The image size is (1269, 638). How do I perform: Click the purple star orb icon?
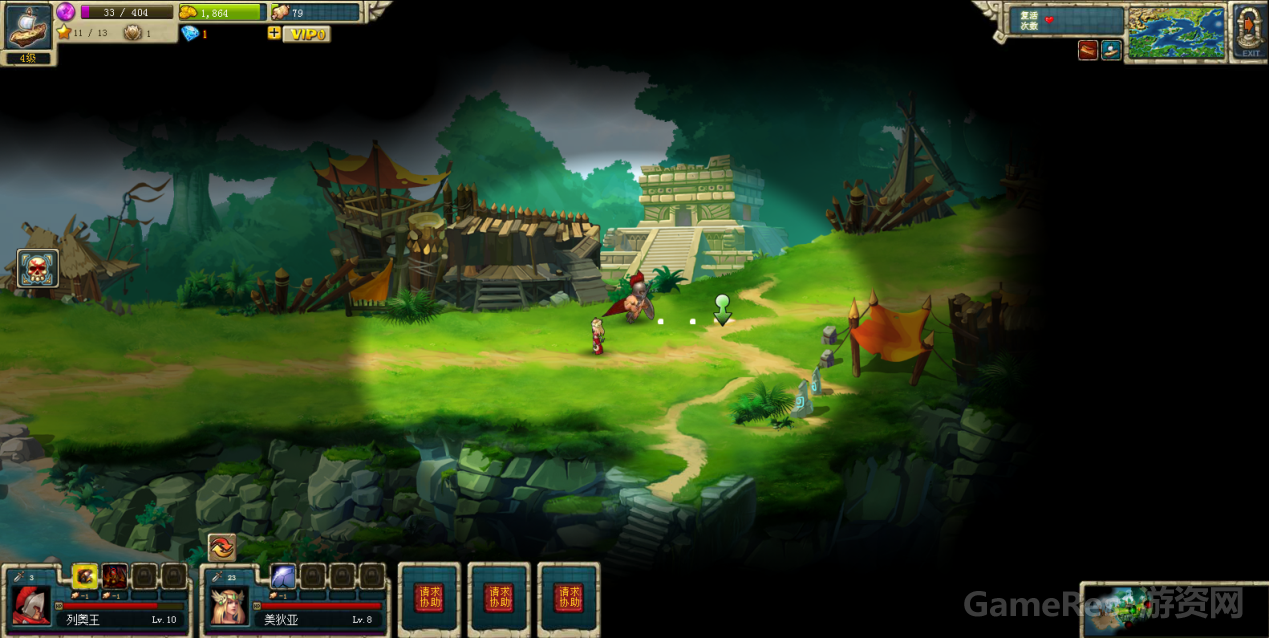coord(66,11)
